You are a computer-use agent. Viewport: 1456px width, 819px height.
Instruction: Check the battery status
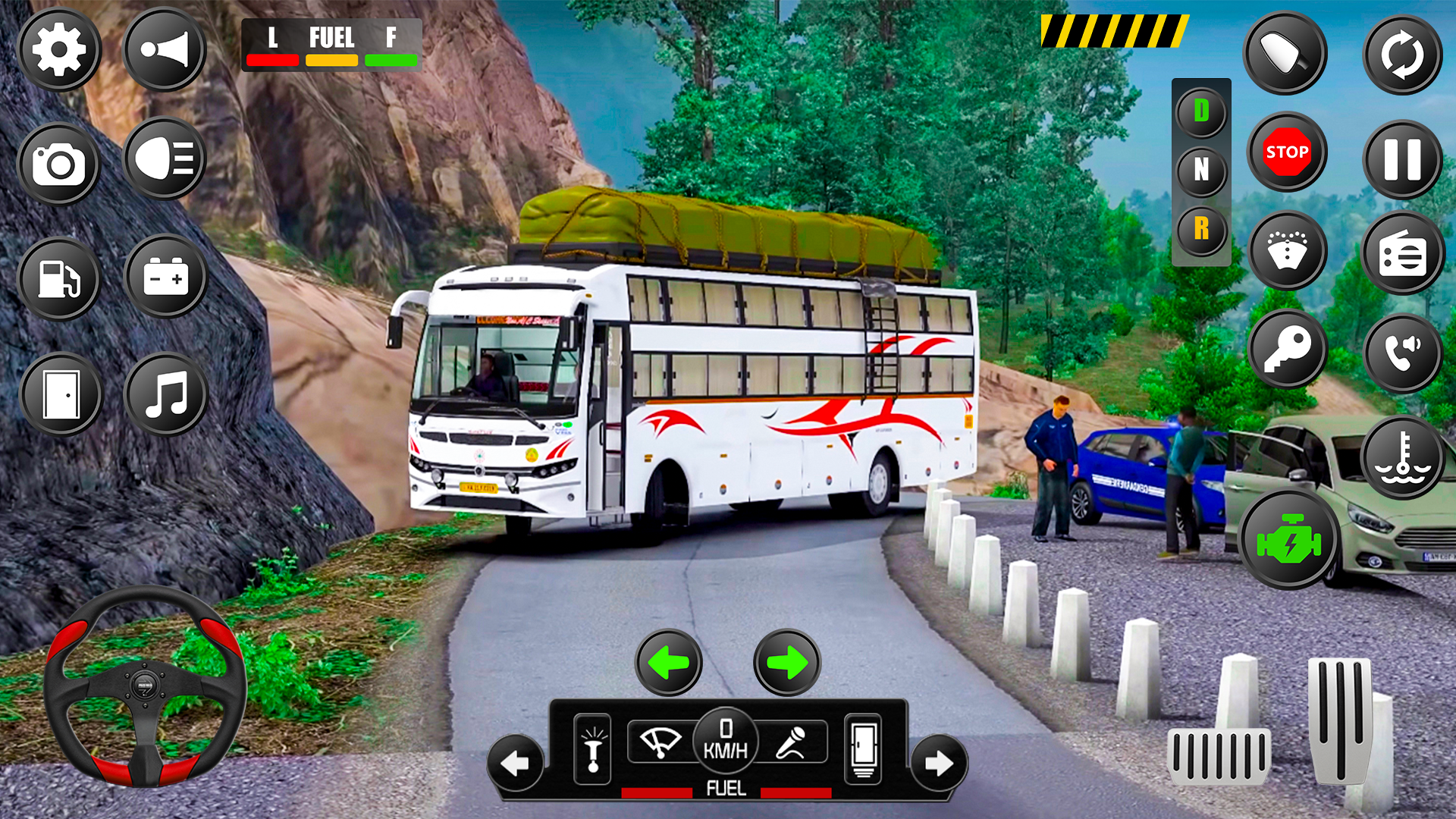tap(166, 277)
